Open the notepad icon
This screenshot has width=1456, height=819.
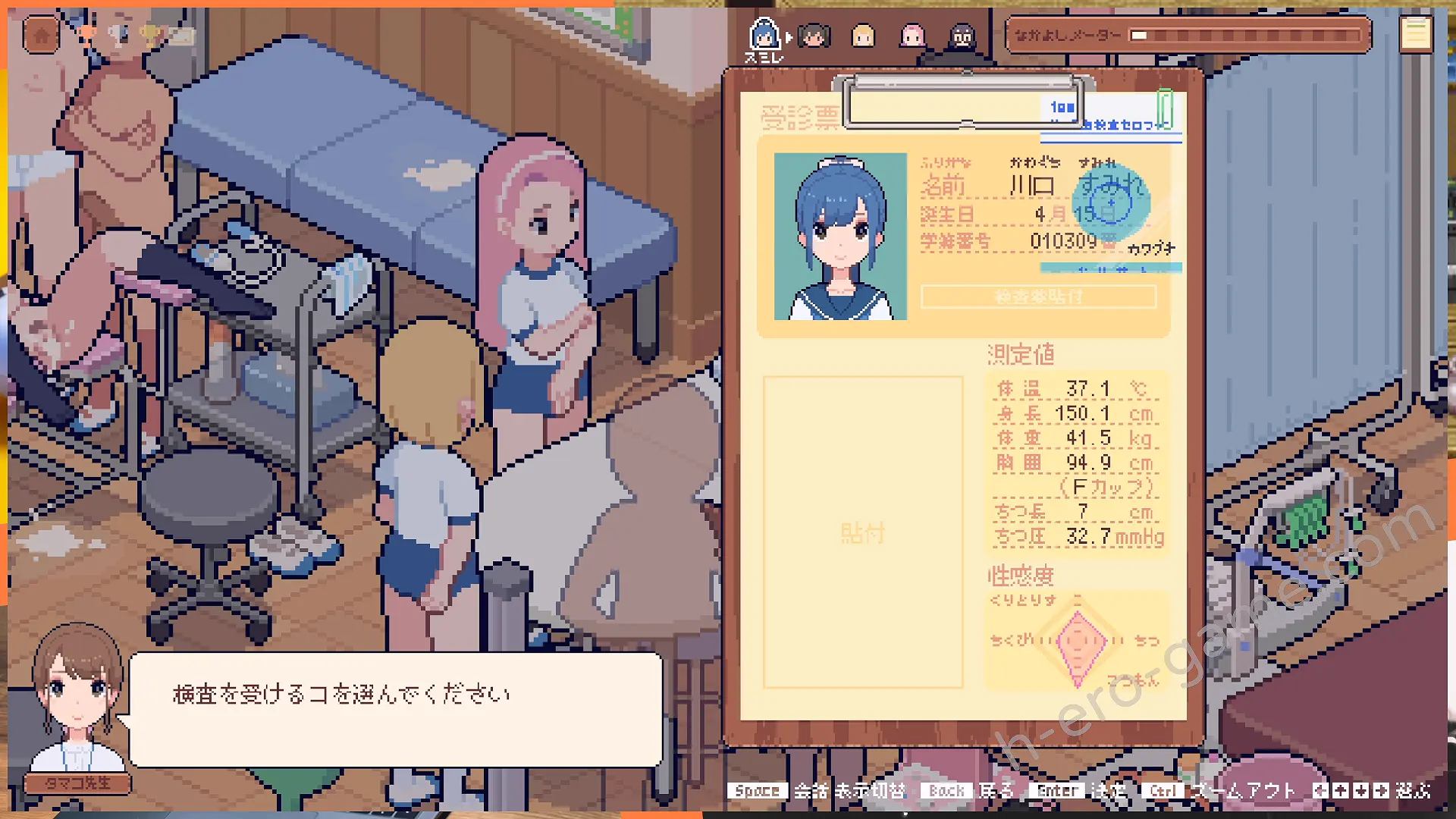[1415, 34]
